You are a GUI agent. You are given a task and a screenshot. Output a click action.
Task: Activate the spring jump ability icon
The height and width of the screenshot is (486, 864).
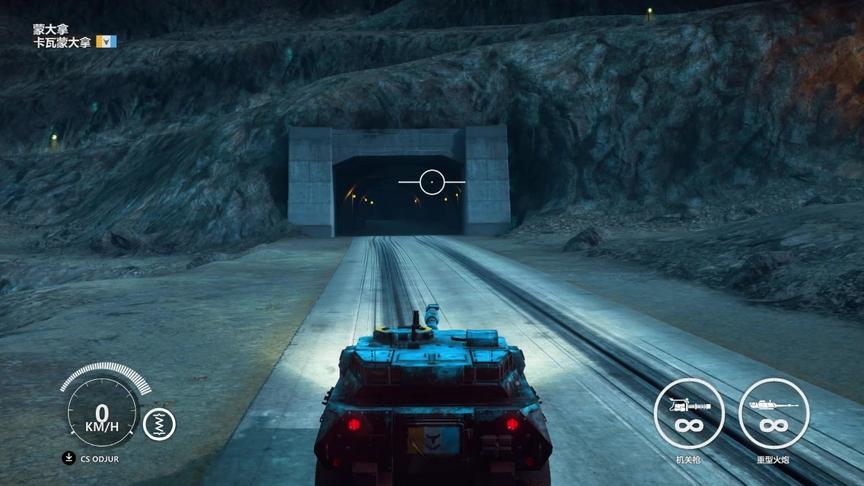pyautogui.click(x=158, y=424)
